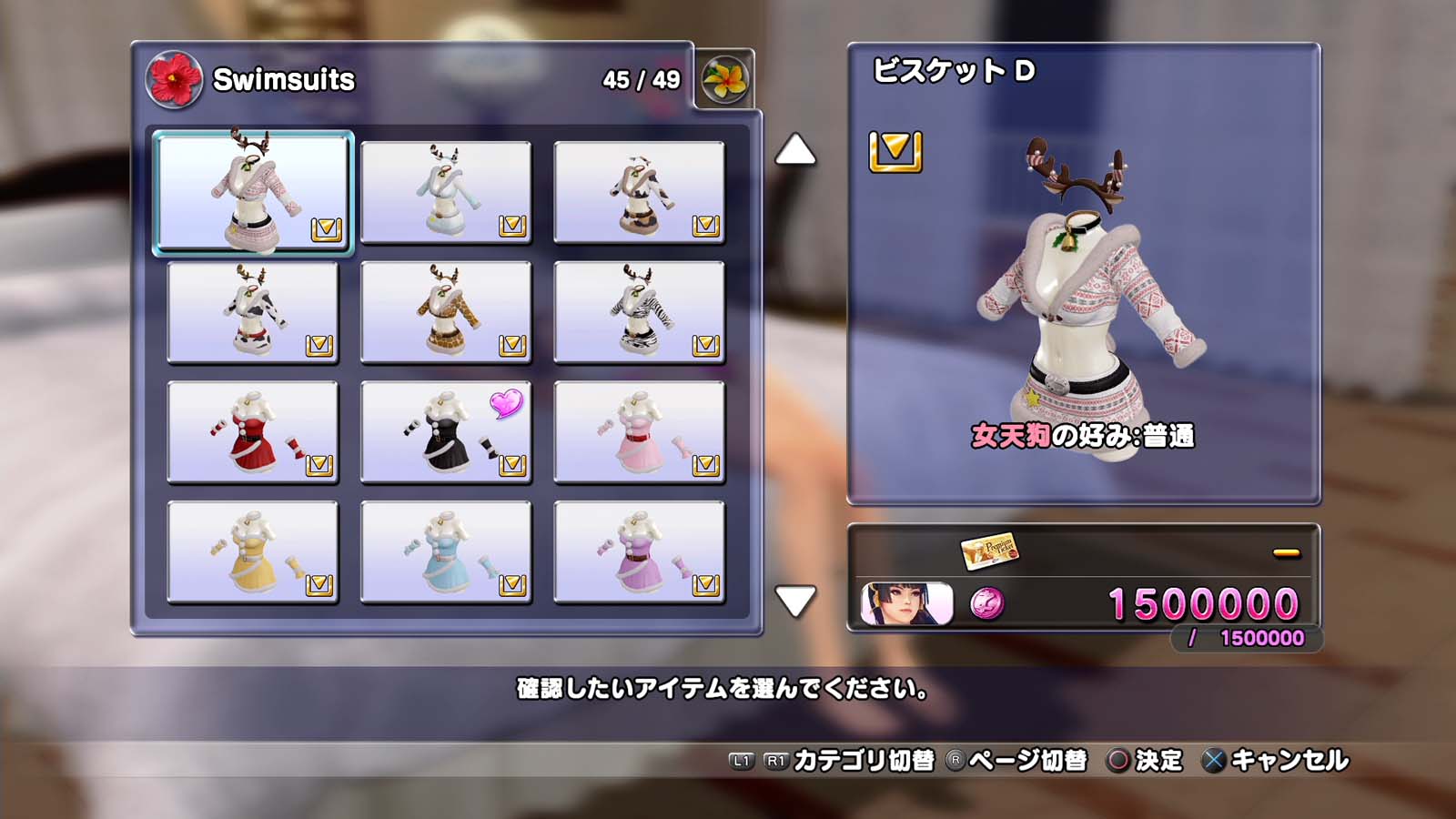Image resolution: width=1456 pixels, height=819 pixels.
Task: Select the black Santa dress with heart
Action: pyautogui.click(x=446, y=432)
